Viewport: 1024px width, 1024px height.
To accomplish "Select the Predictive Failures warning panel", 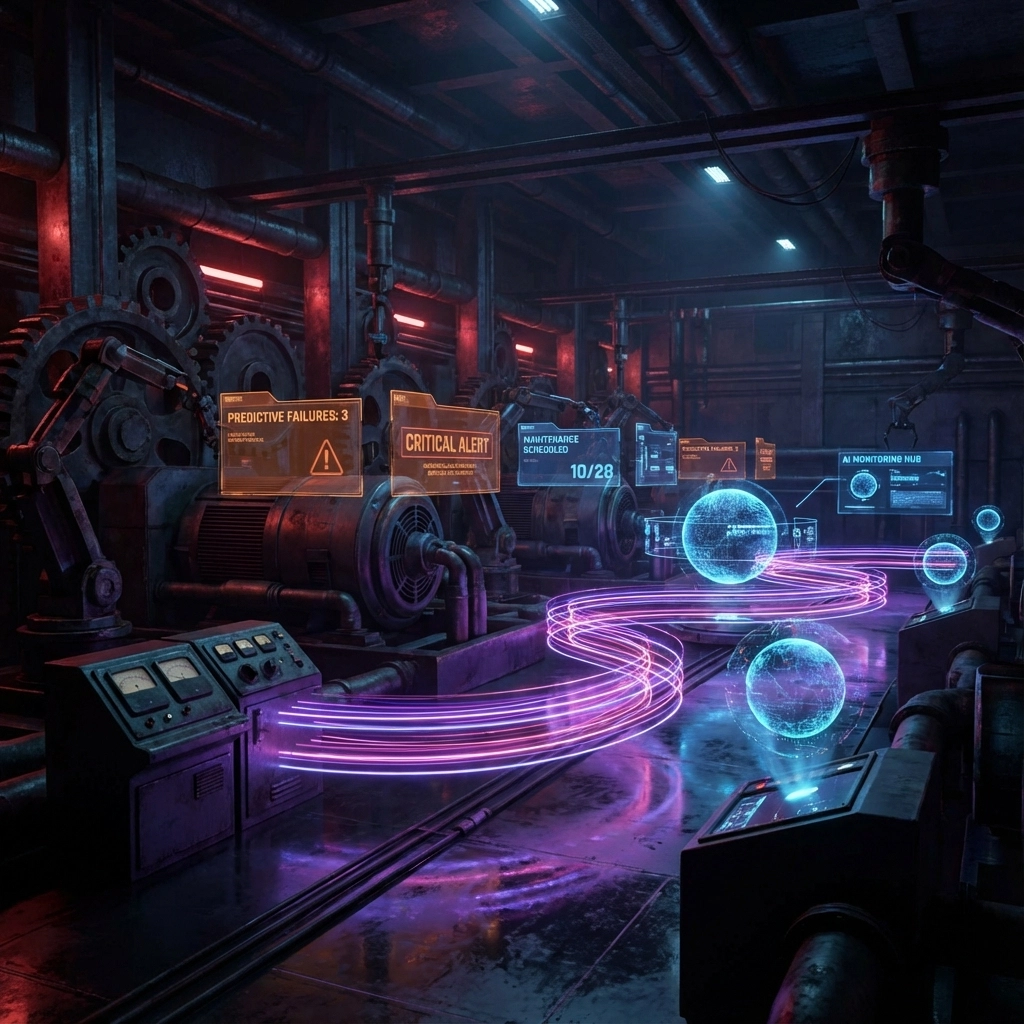I will tap(290, 444).
